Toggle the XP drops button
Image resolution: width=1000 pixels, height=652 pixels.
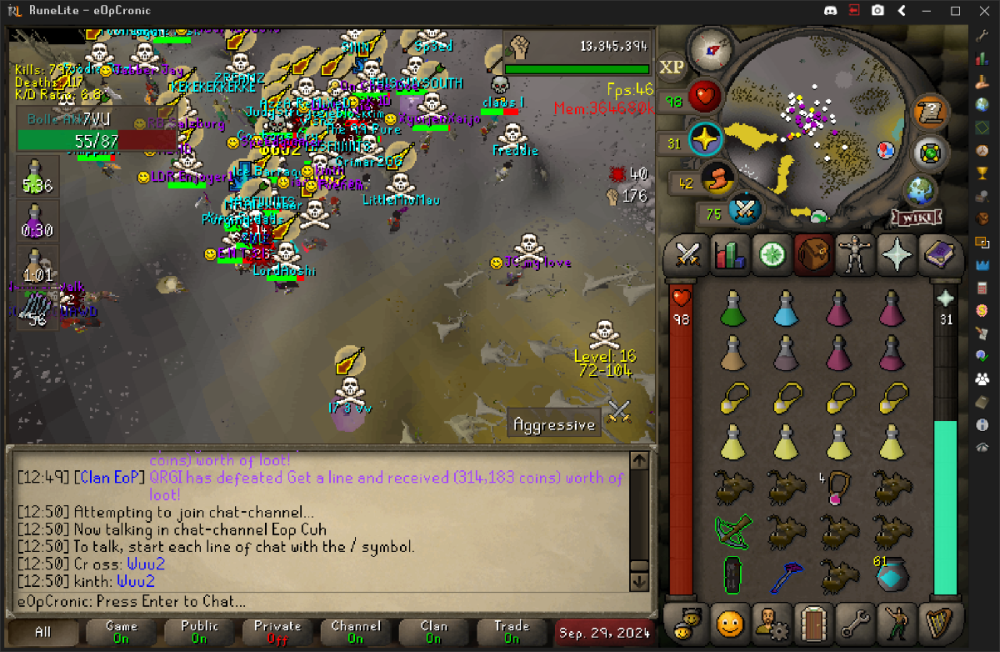[x=672, y=66]
